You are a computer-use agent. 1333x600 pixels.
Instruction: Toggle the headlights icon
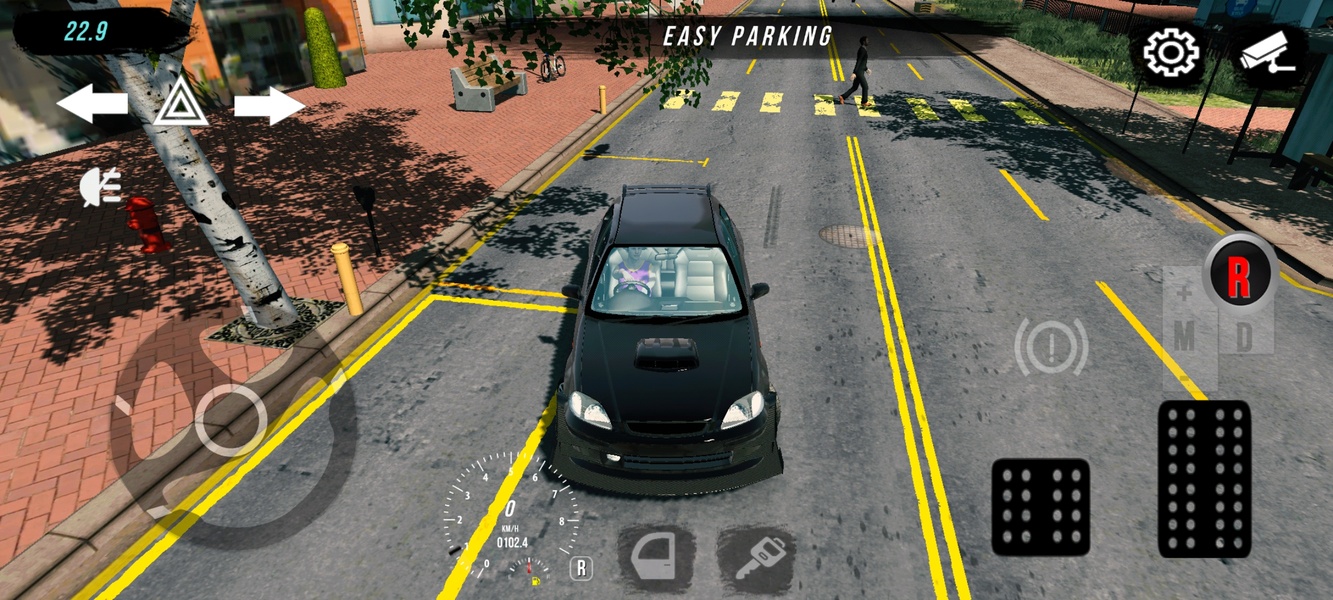[x=101, y=187]
